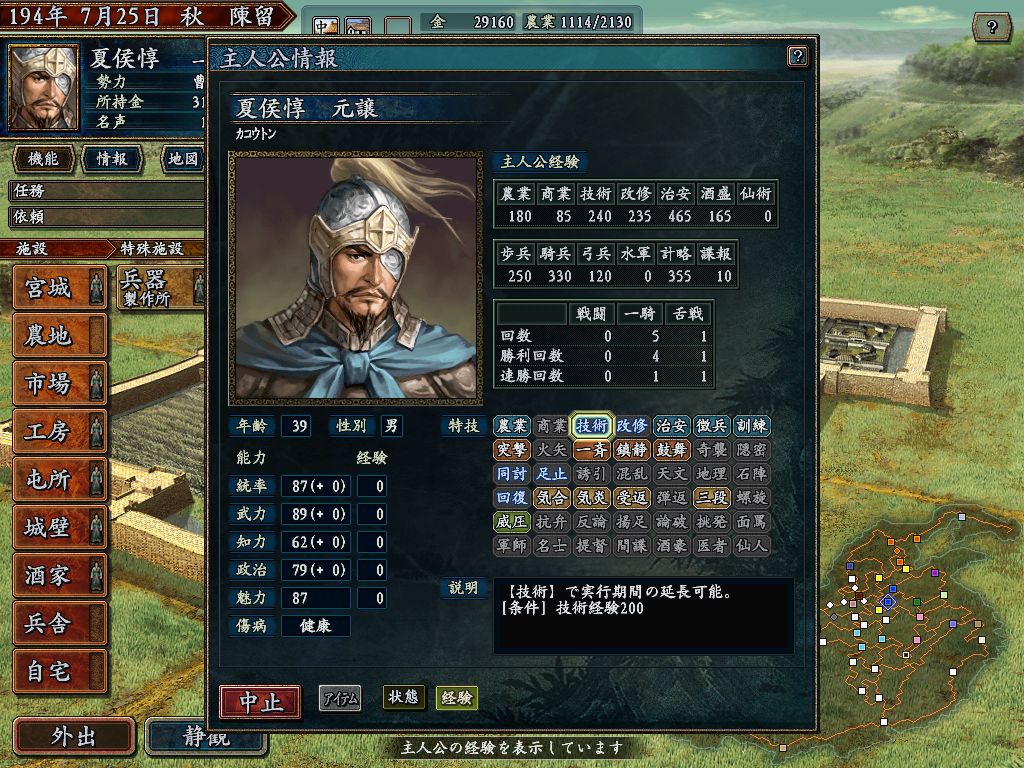Click the dialog's question mark help button

[x=797, y=56]
